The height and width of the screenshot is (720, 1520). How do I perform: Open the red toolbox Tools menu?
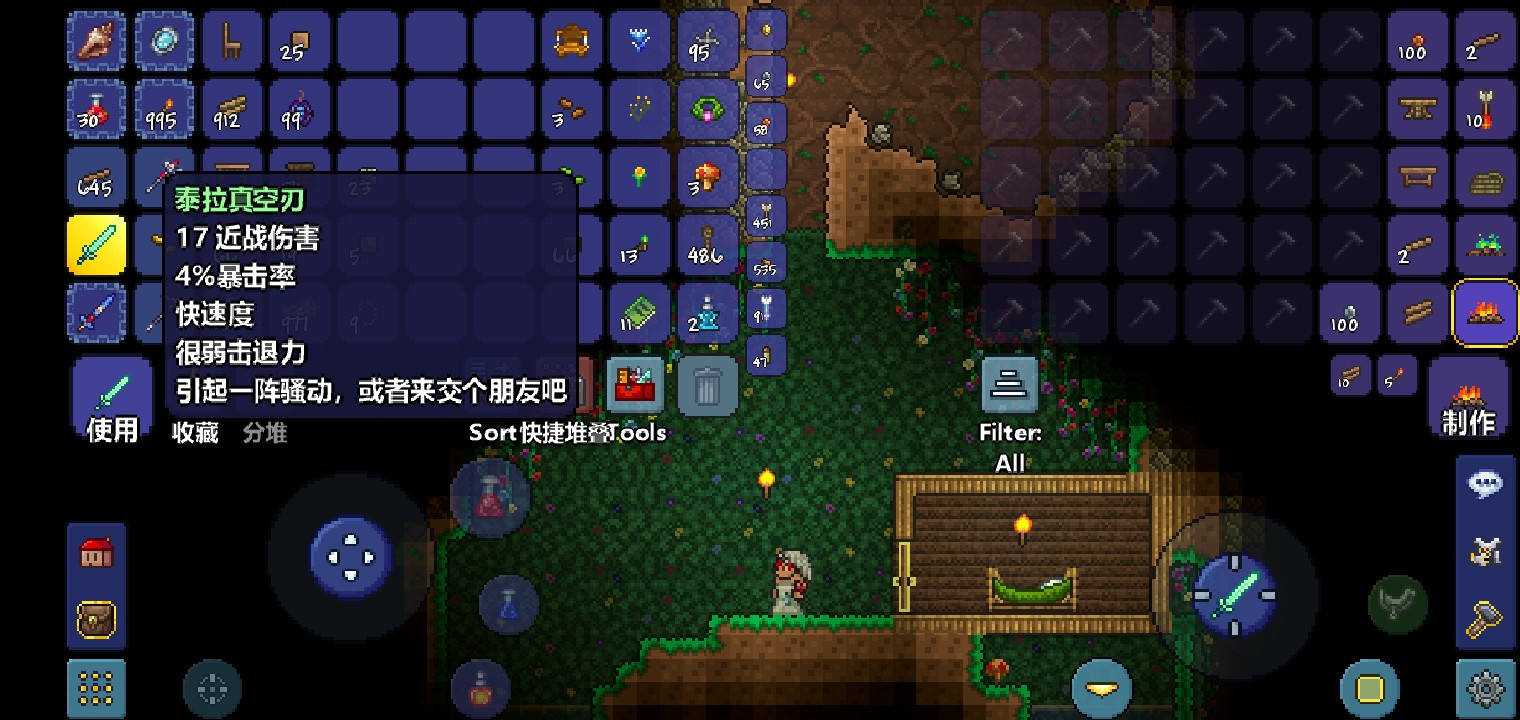(x=635, y=385)
